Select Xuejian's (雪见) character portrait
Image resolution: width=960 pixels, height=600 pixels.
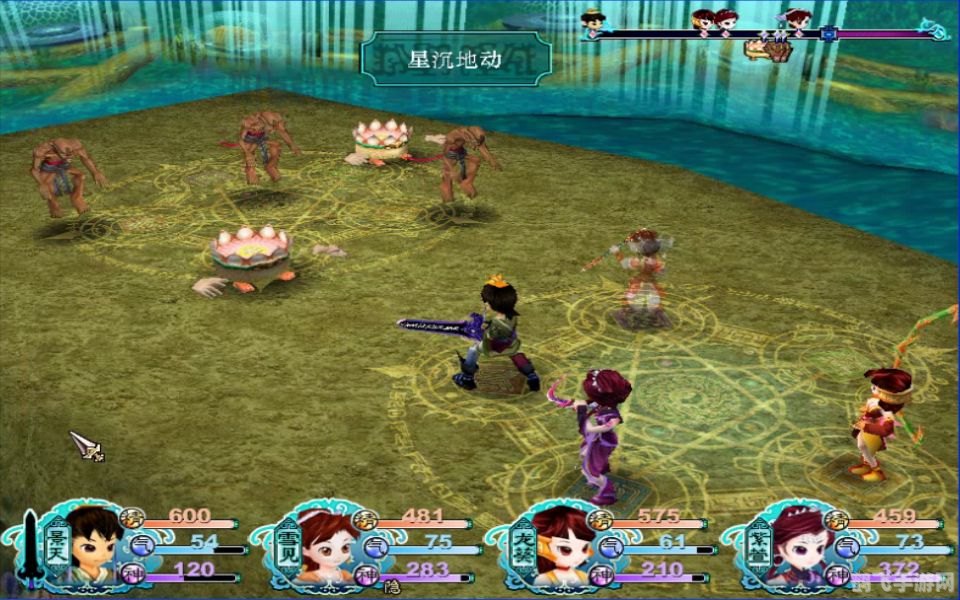click(325, 545)
